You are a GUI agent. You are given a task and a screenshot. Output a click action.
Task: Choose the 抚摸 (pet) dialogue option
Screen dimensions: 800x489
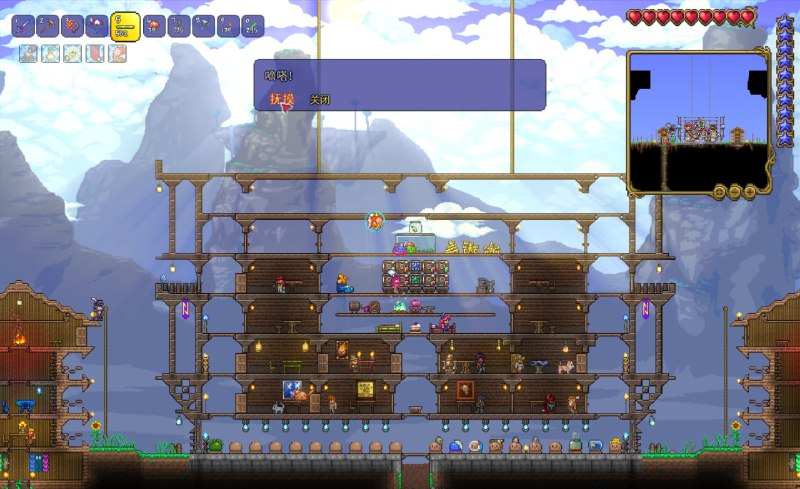tap(278, 99)
